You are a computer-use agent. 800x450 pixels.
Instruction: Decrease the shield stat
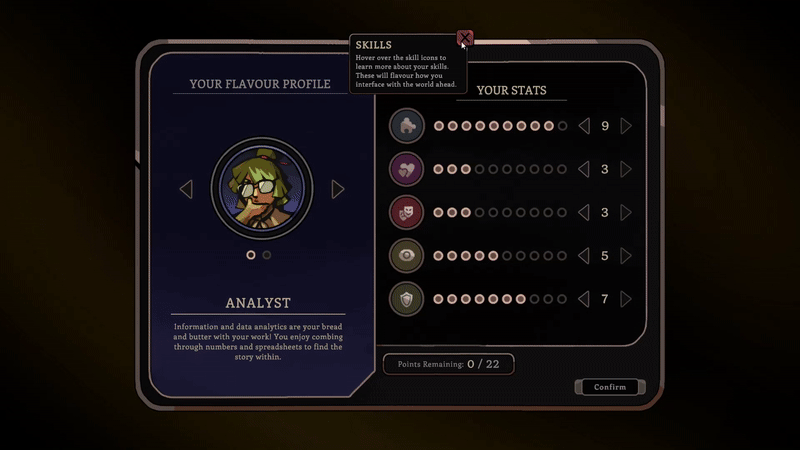[x=584, y=298]
